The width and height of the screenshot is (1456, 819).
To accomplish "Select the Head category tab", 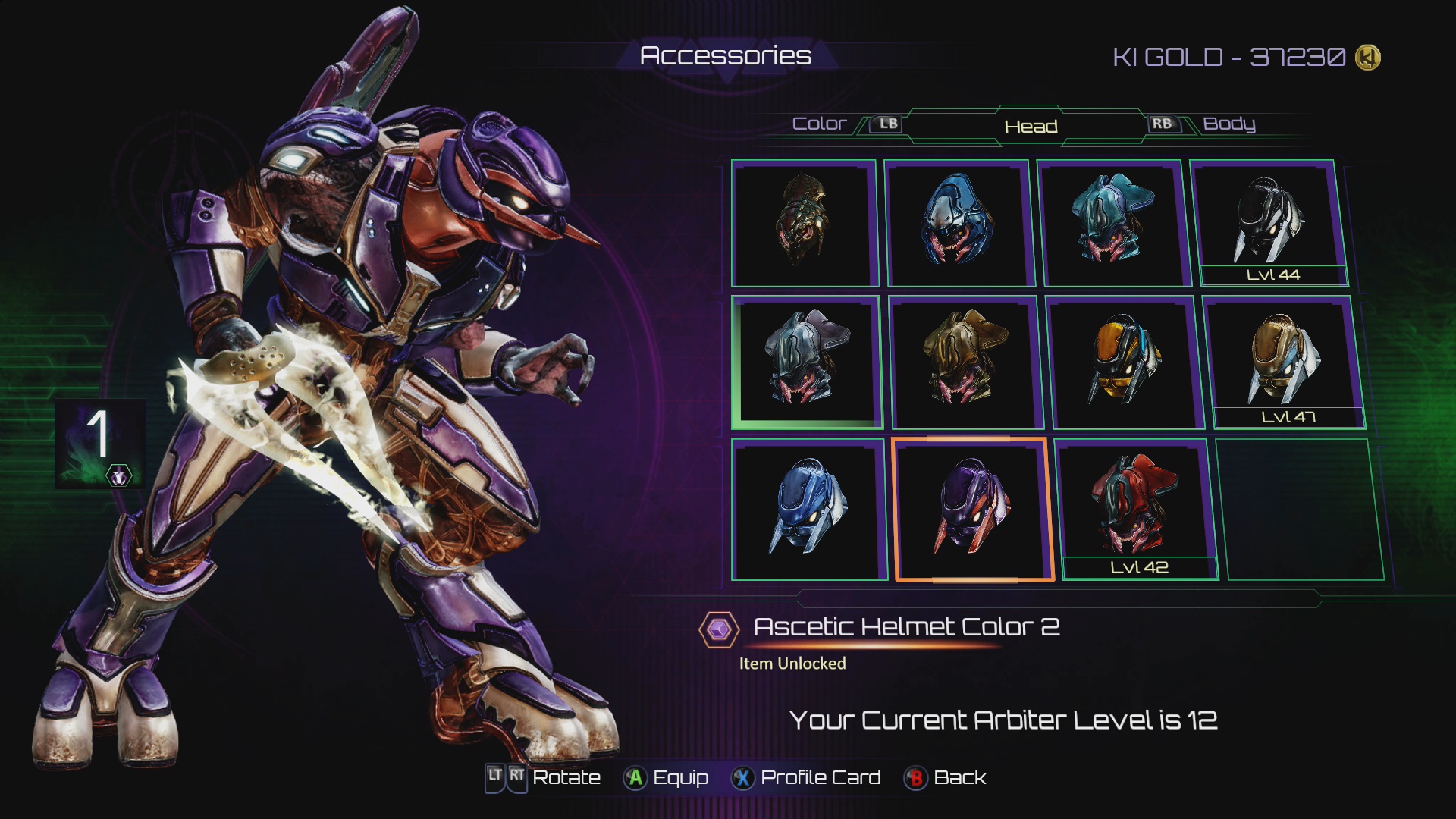I will [x=1031, y=126].
